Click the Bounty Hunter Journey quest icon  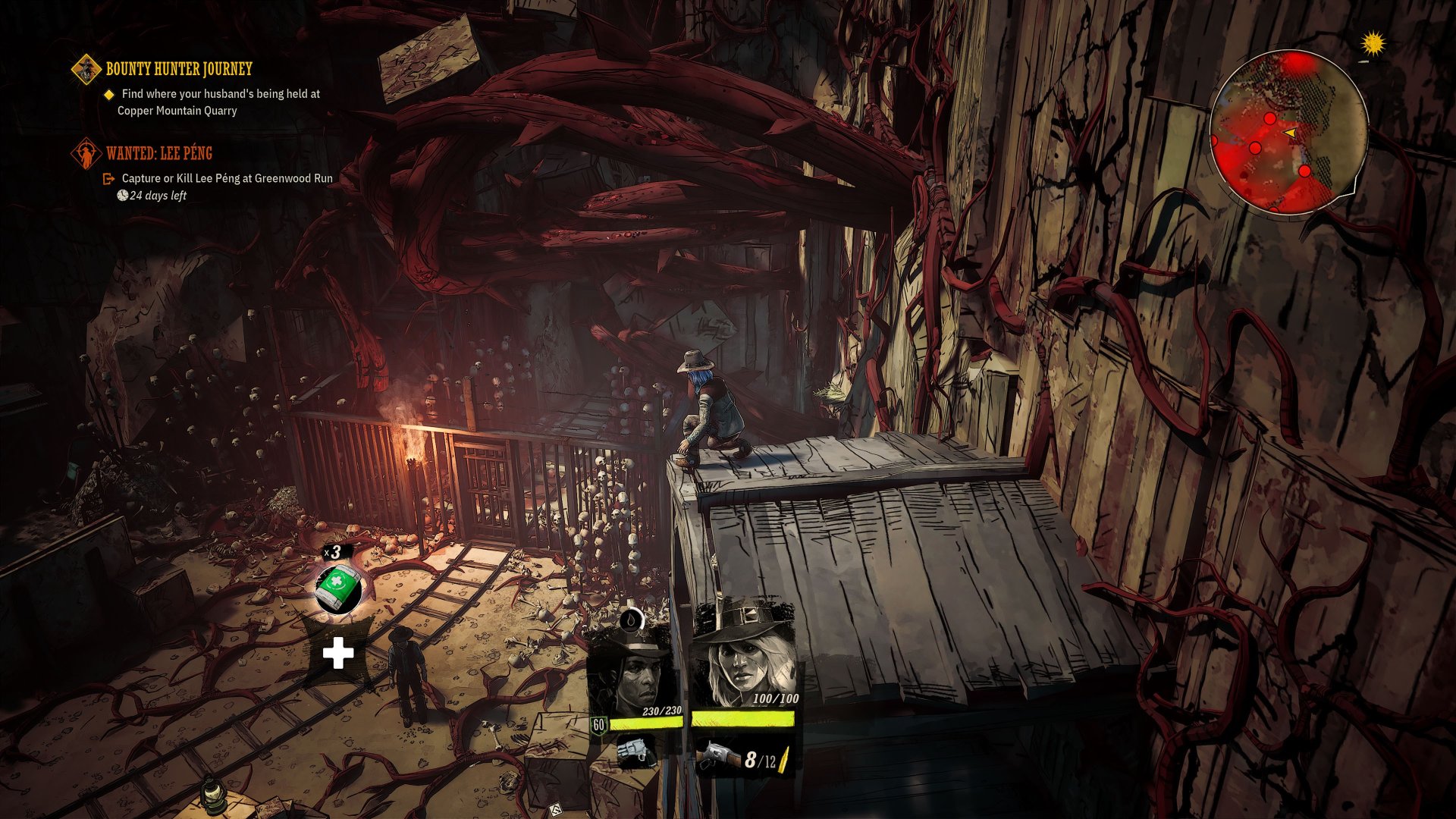point(86,68)
